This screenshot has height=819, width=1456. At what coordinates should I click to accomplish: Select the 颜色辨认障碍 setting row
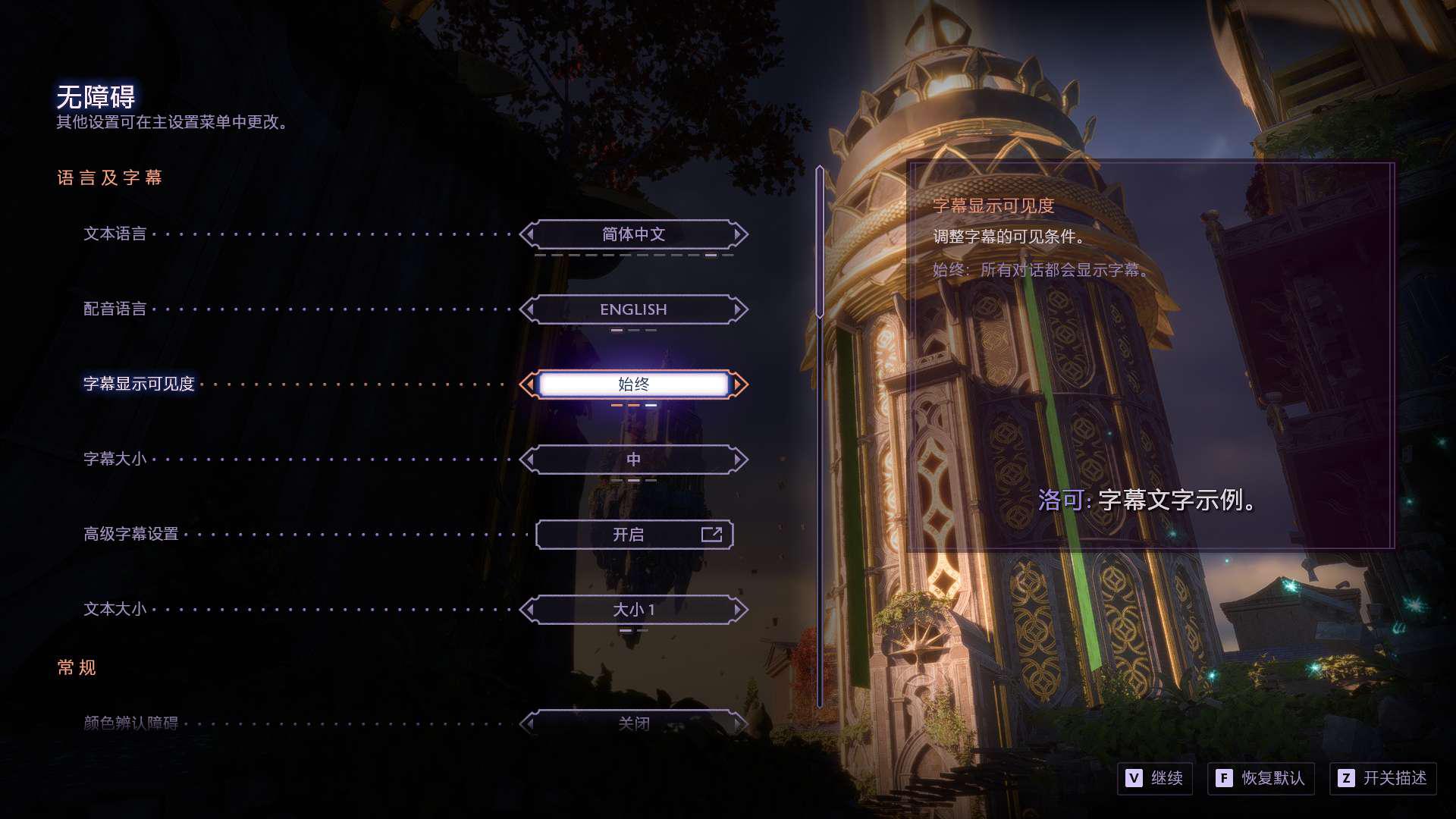pos(131,723)
